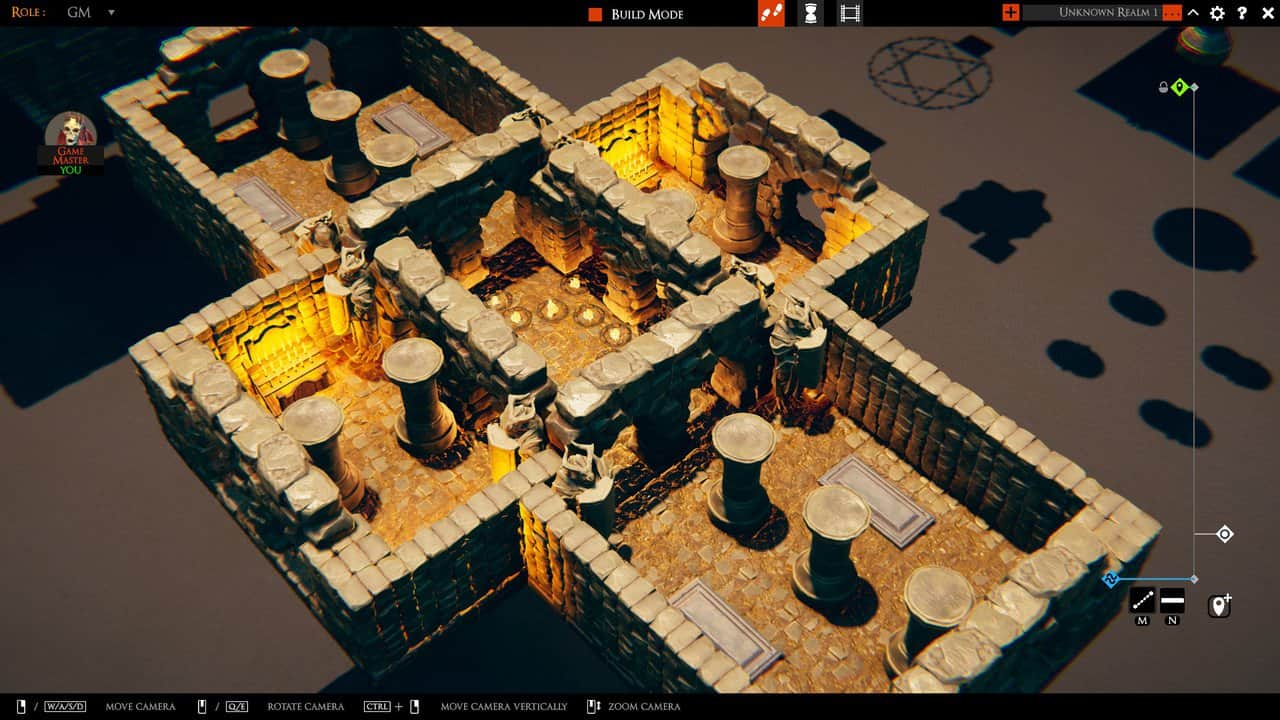Click the Game Master skull portrait

pos(70,135)
